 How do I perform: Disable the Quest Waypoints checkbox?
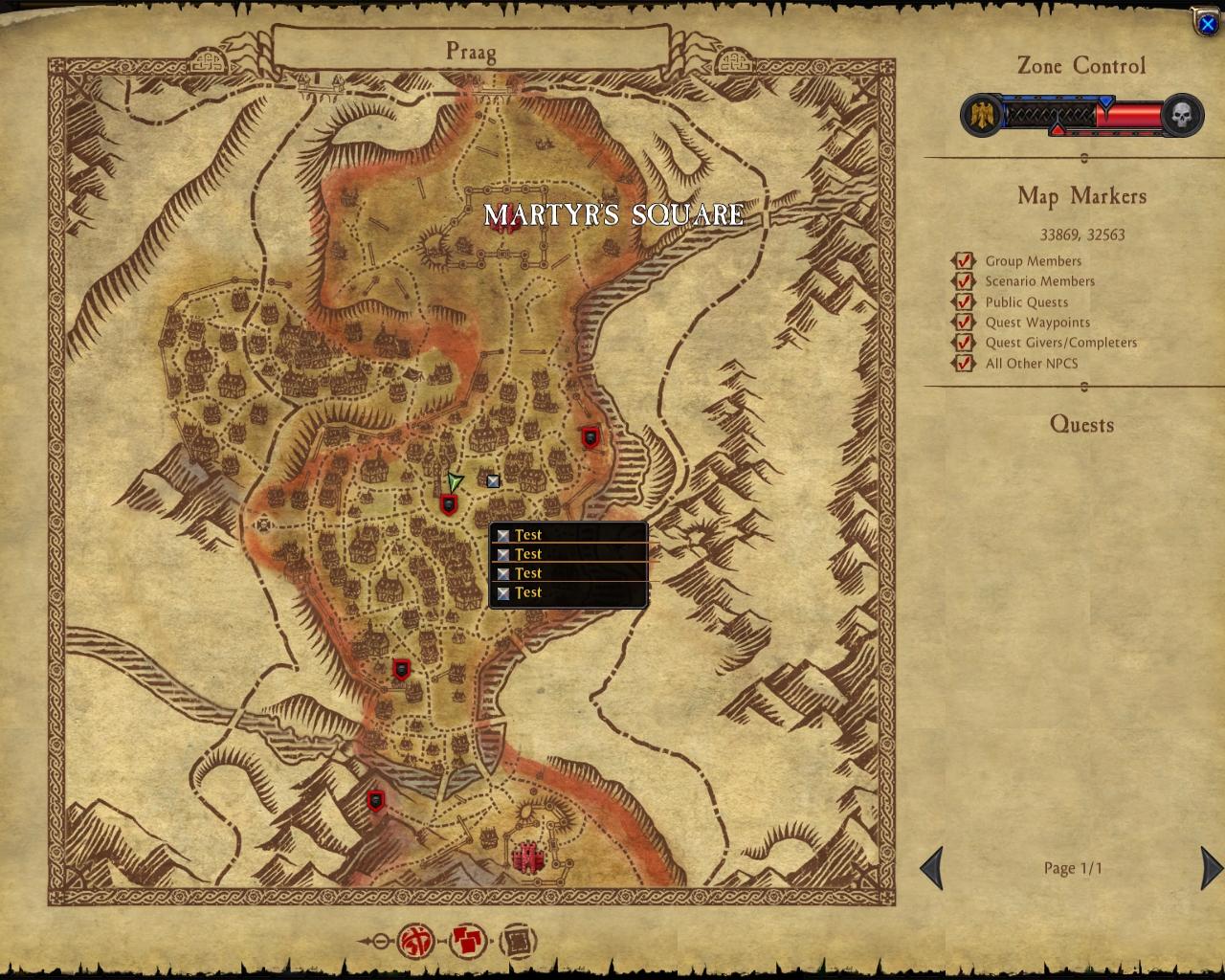click(963, 323)
